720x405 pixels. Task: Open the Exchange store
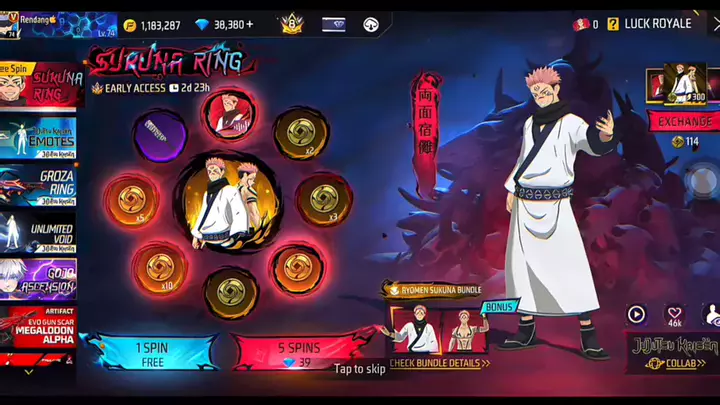[x=685, y=121]
